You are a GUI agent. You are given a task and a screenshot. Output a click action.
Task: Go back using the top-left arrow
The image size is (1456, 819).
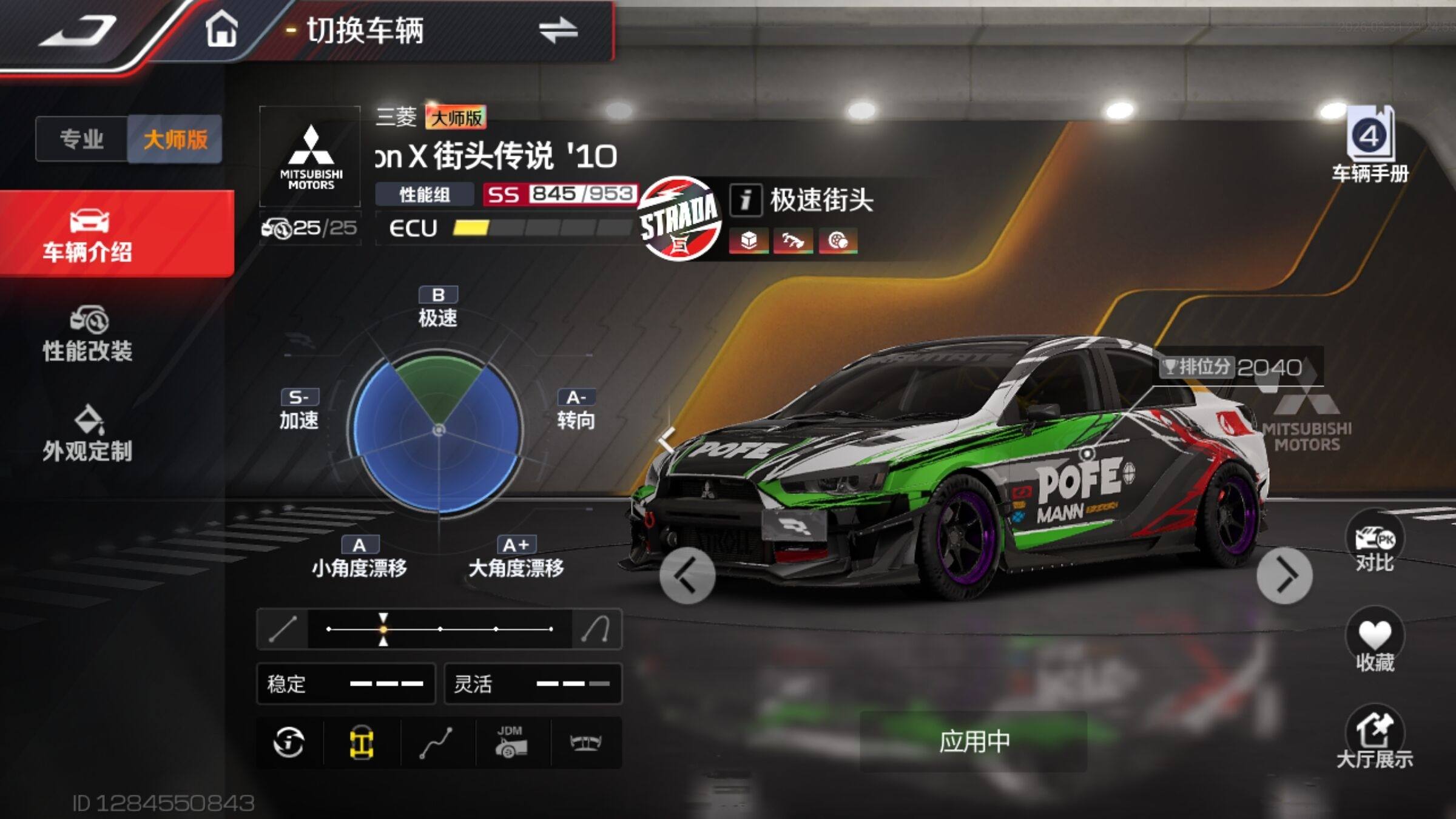click(78, 32)
